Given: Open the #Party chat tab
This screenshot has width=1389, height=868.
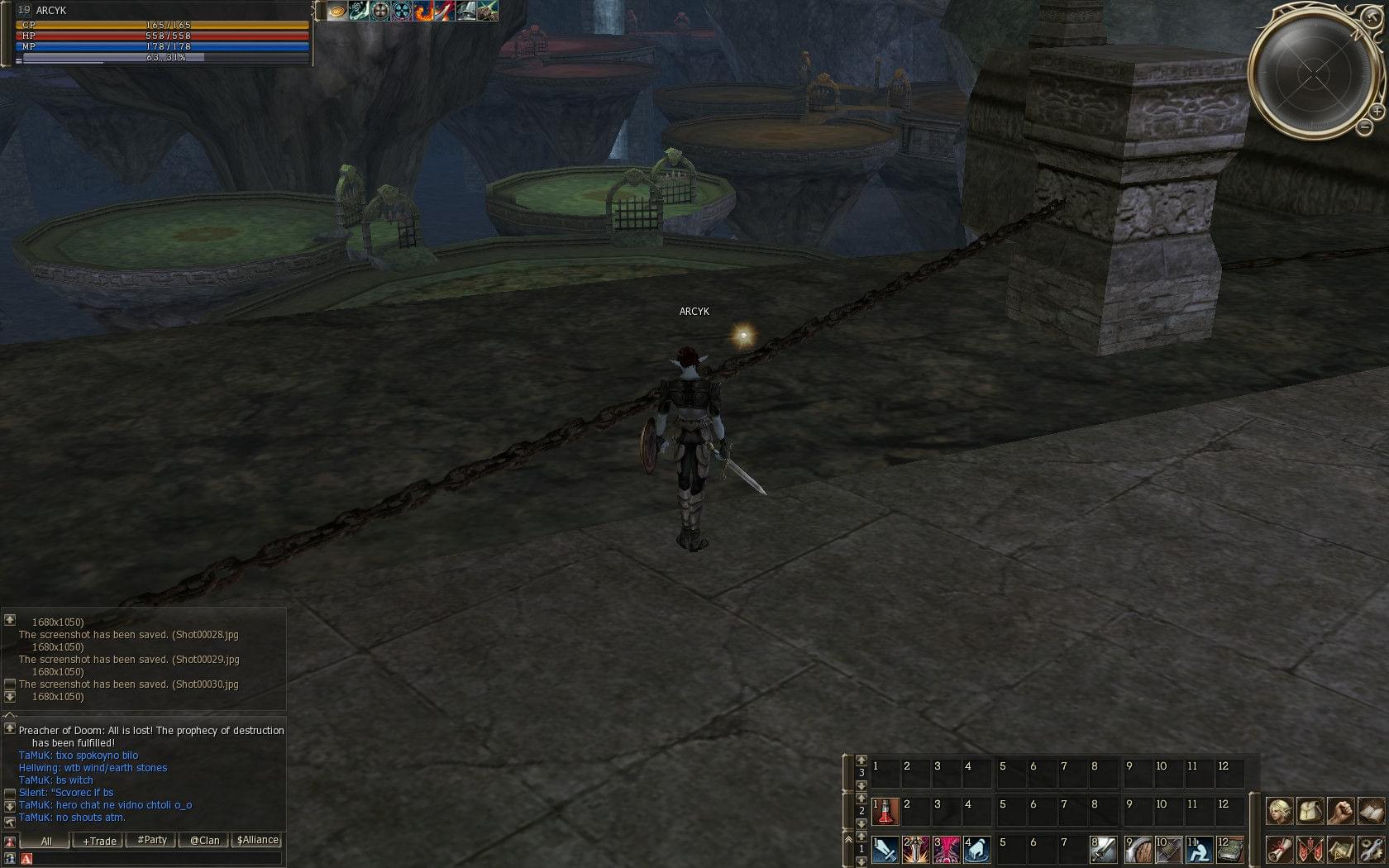Looking at the screenshot, I should [x=152, y=841].
